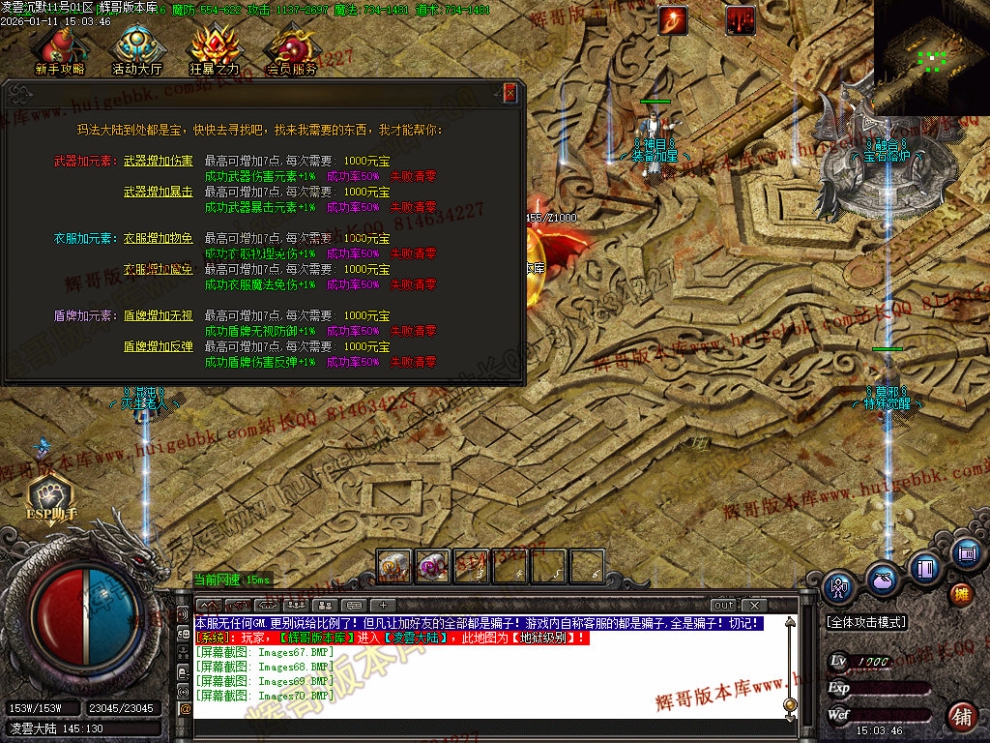Screen dimensions: 990x743
Task: Click the chat window's out button
Action: (723, 605)
